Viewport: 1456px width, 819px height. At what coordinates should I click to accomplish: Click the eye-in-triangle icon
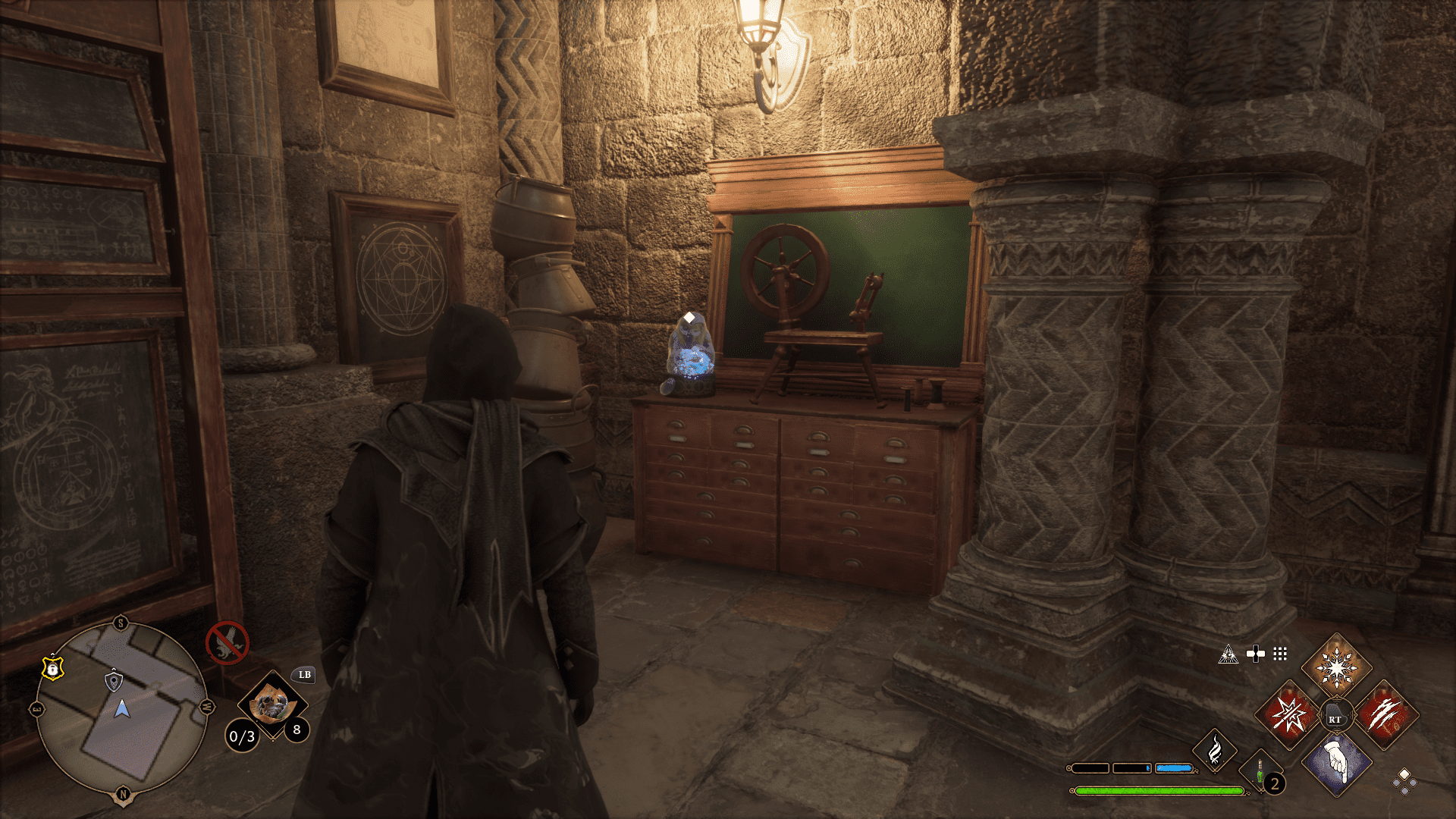point(1228,654)
